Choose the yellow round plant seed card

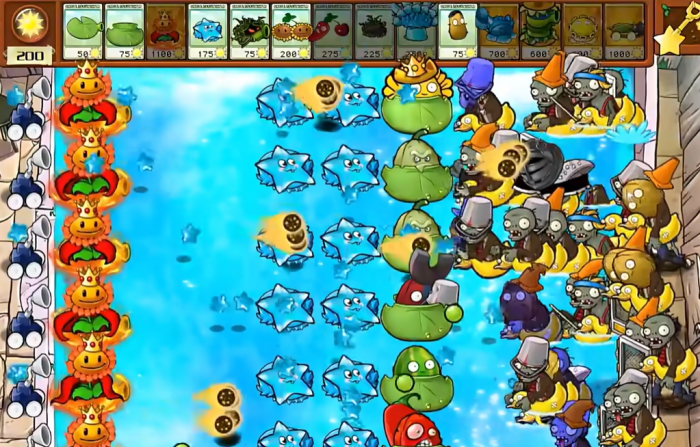(581, 30)
